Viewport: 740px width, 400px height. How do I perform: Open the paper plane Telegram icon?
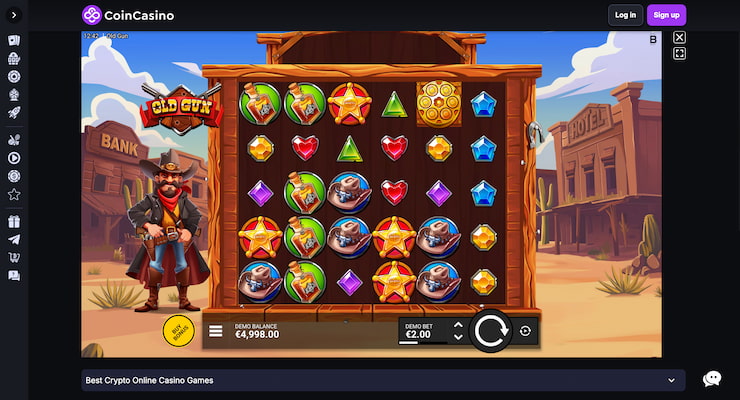tap(14, 240)
